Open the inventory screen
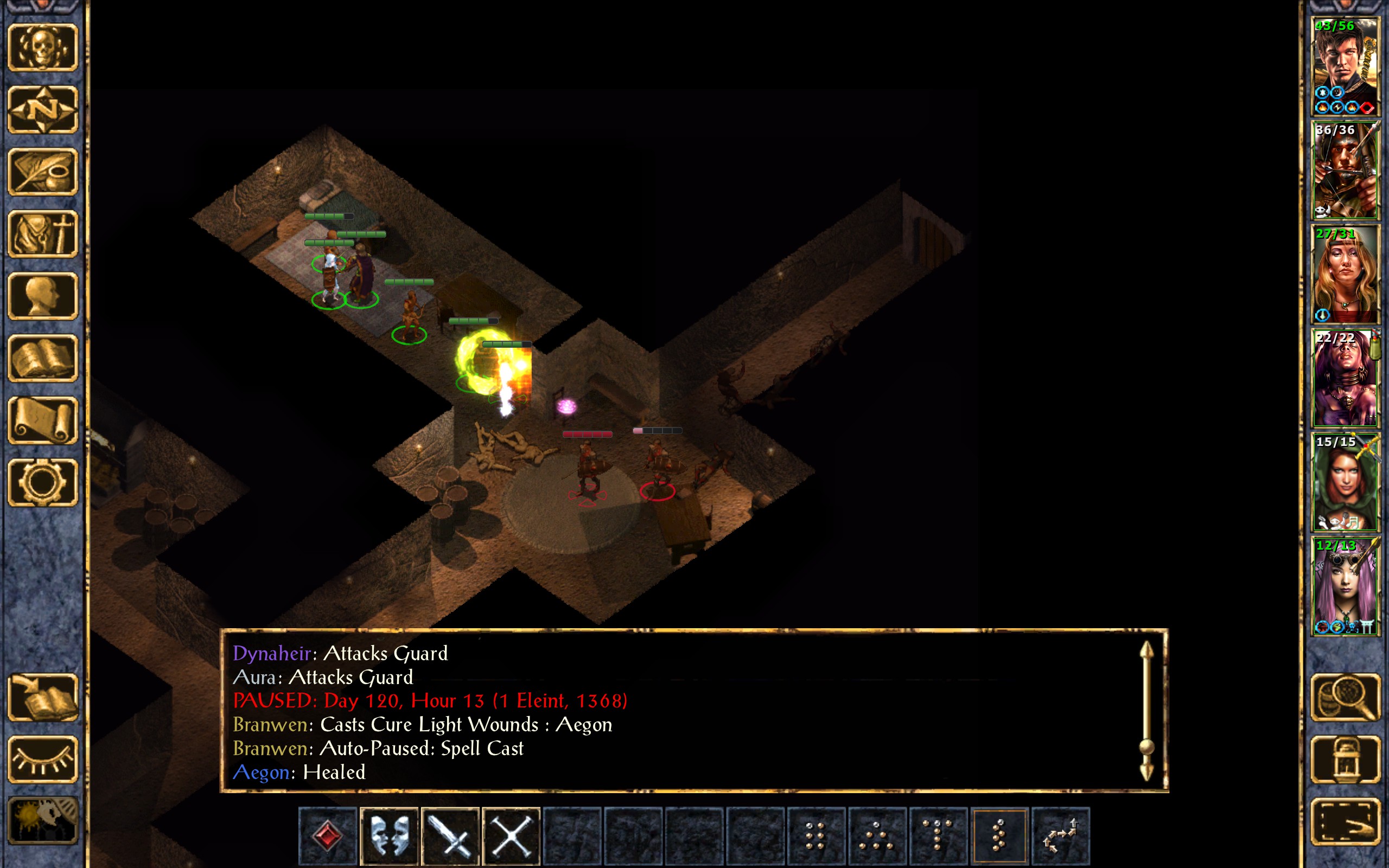The height and width of the screenshot is (868, 1389). [42, 234]
